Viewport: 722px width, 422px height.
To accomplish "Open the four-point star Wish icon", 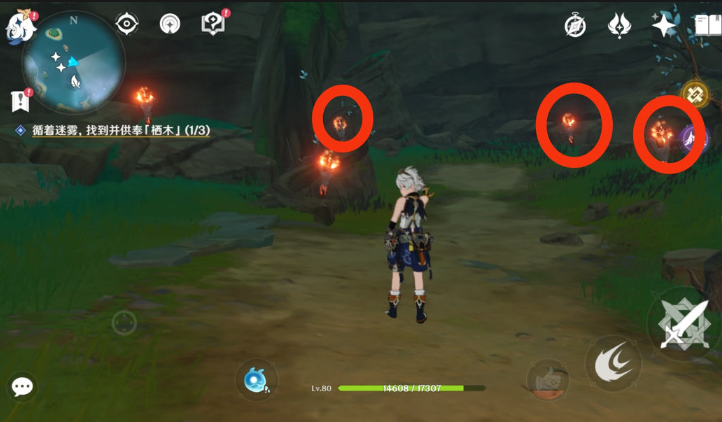I will point(664,26).
